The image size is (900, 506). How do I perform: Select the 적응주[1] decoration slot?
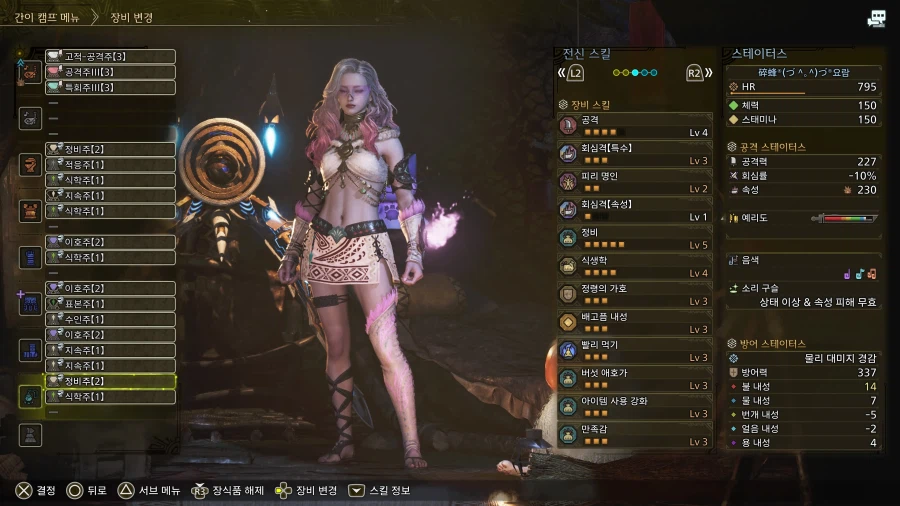[x=110, y=164]
